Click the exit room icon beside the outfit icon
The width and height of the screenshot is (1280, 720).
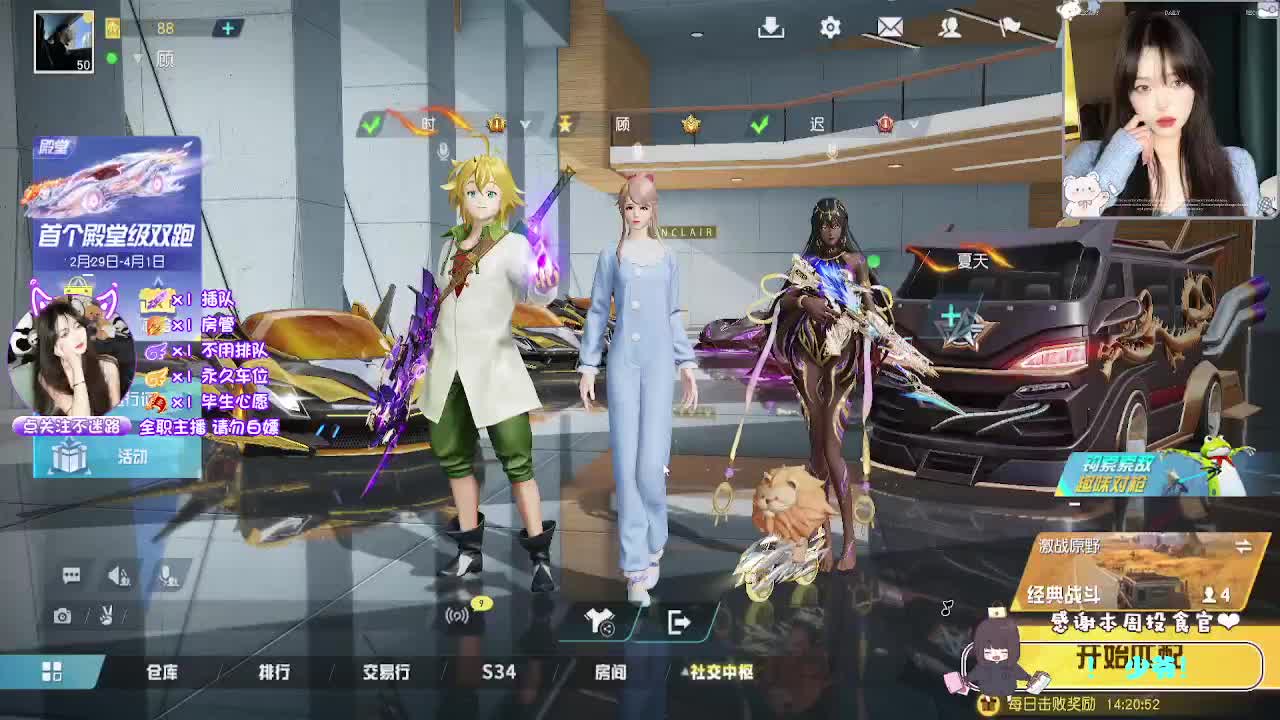[678, 620]
